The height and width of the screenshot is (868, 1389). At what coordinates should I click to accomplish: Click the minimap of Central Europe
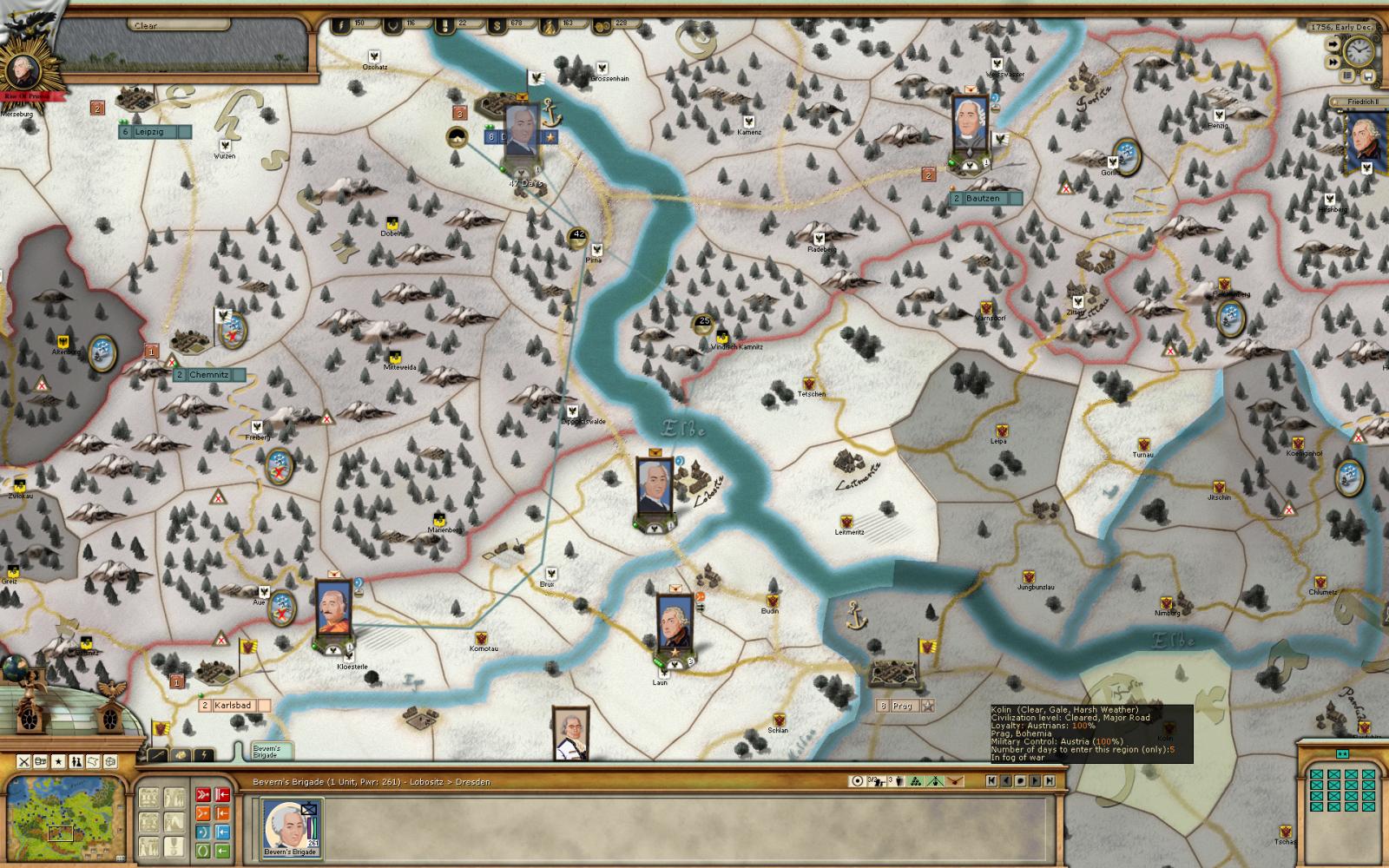(64, 820)
